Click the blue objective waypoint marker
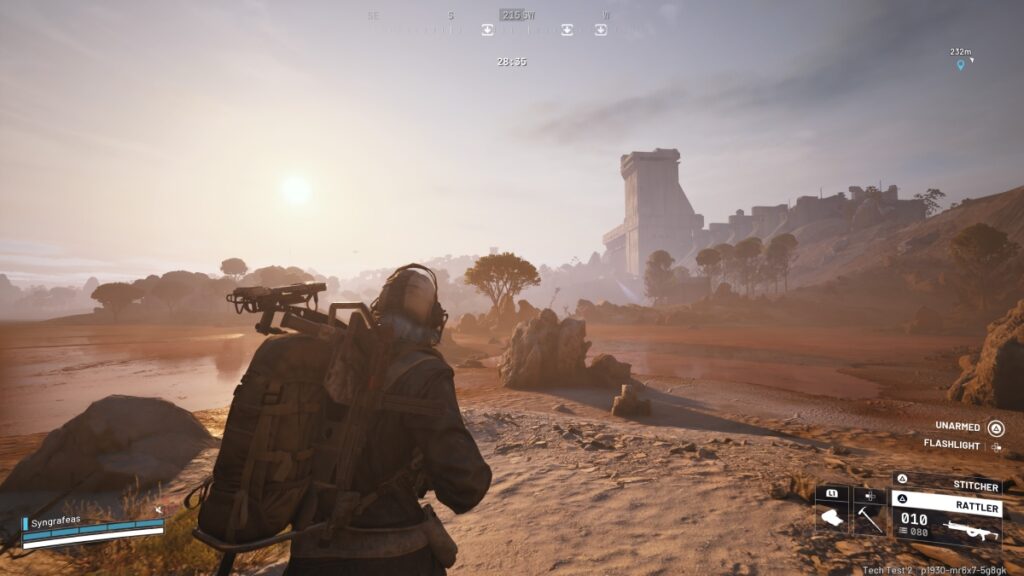The height and width of the screenshot is (576, 1024). [x=960, y=65]
